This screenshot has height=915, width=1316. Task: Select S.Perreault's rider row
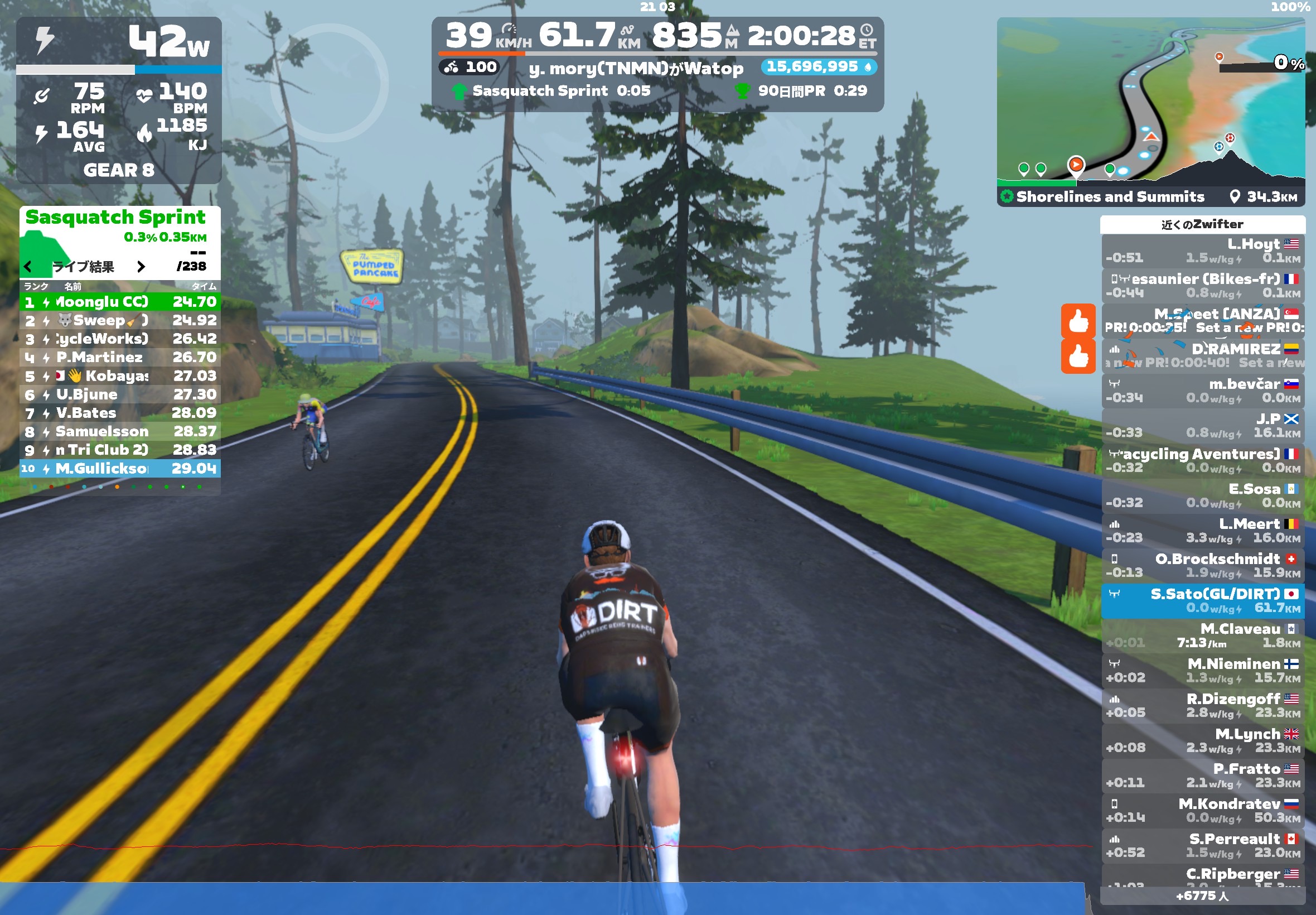[1202, 845]
